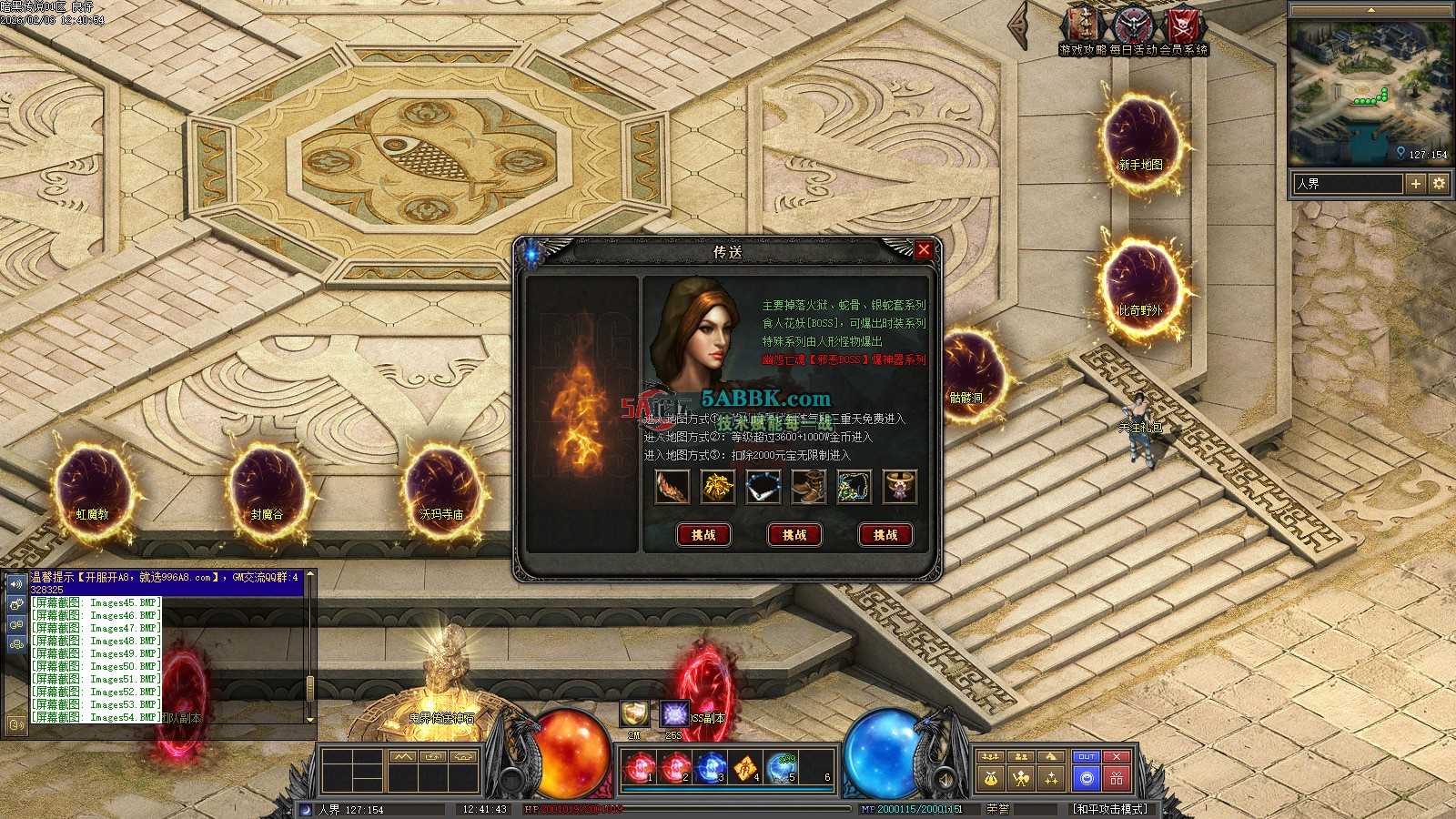Click the plus button beside 人界
This screenshot has width=1456, height=819.
[x=1416, y=184]
